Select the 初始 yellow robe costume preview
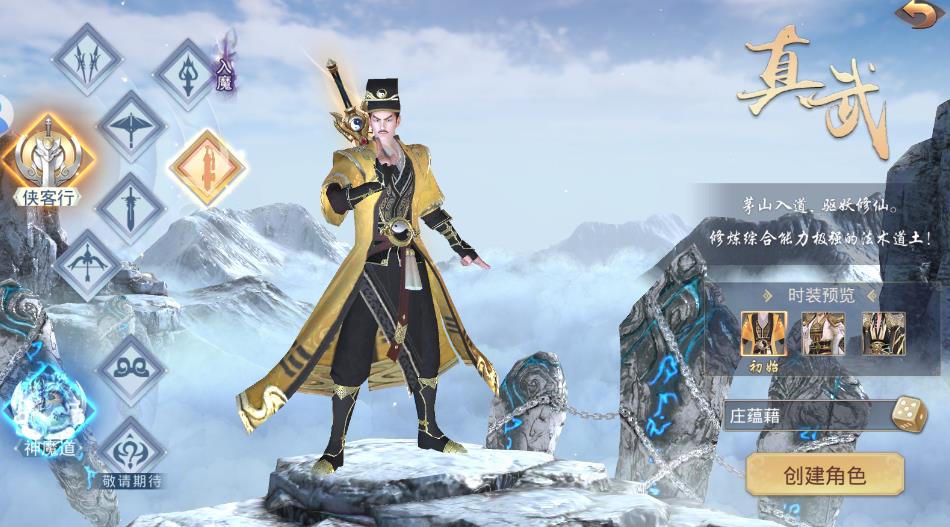Image resolution: width=950 pixels, height=527 pixels. coord(763,334)
